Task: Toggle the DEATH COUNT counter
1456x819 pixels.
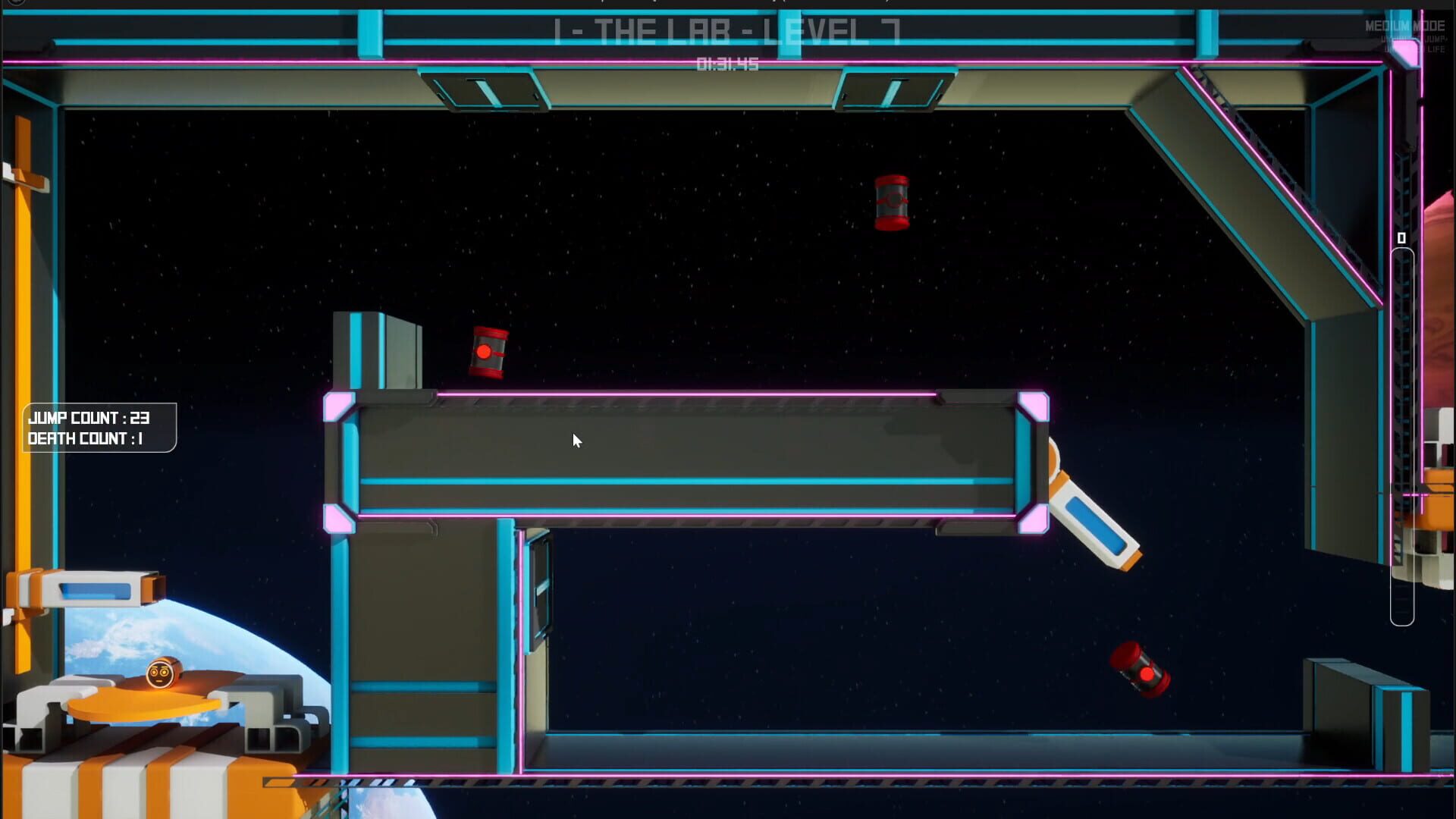Action: point(89,438)
